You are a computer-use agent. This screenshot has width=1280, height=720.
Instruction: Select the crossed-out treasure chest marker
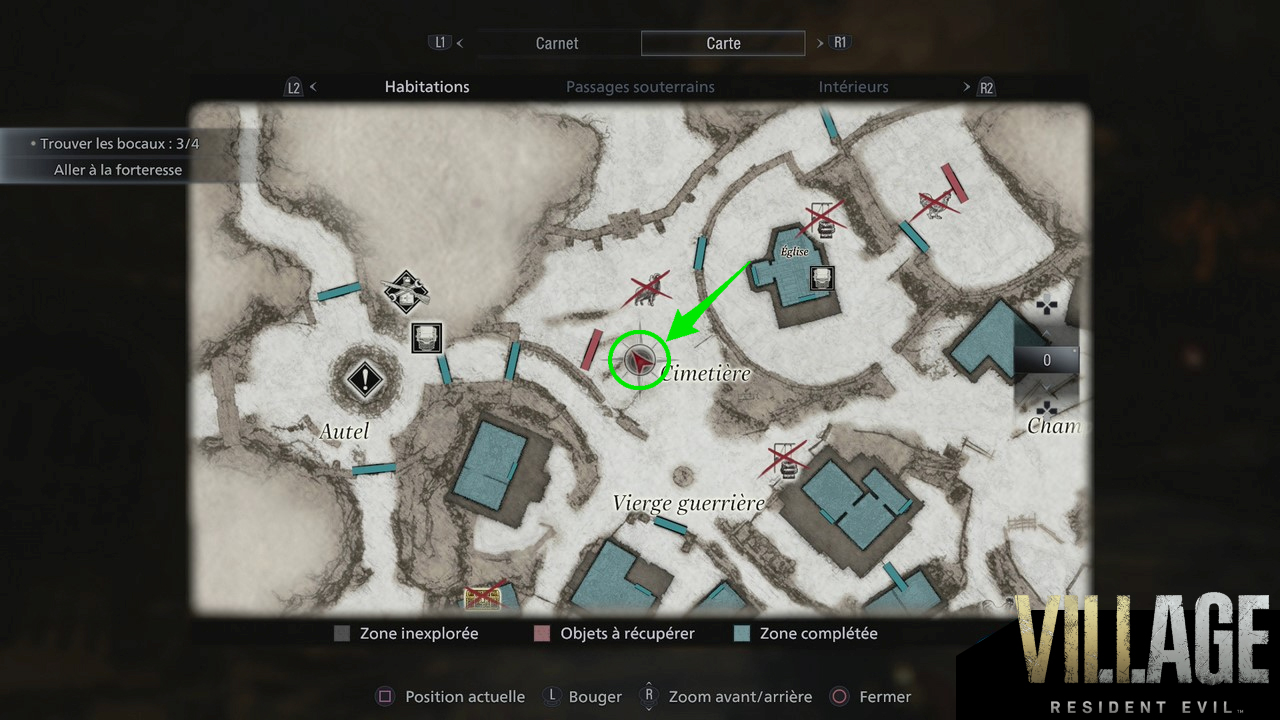click(x=482, y=597)
